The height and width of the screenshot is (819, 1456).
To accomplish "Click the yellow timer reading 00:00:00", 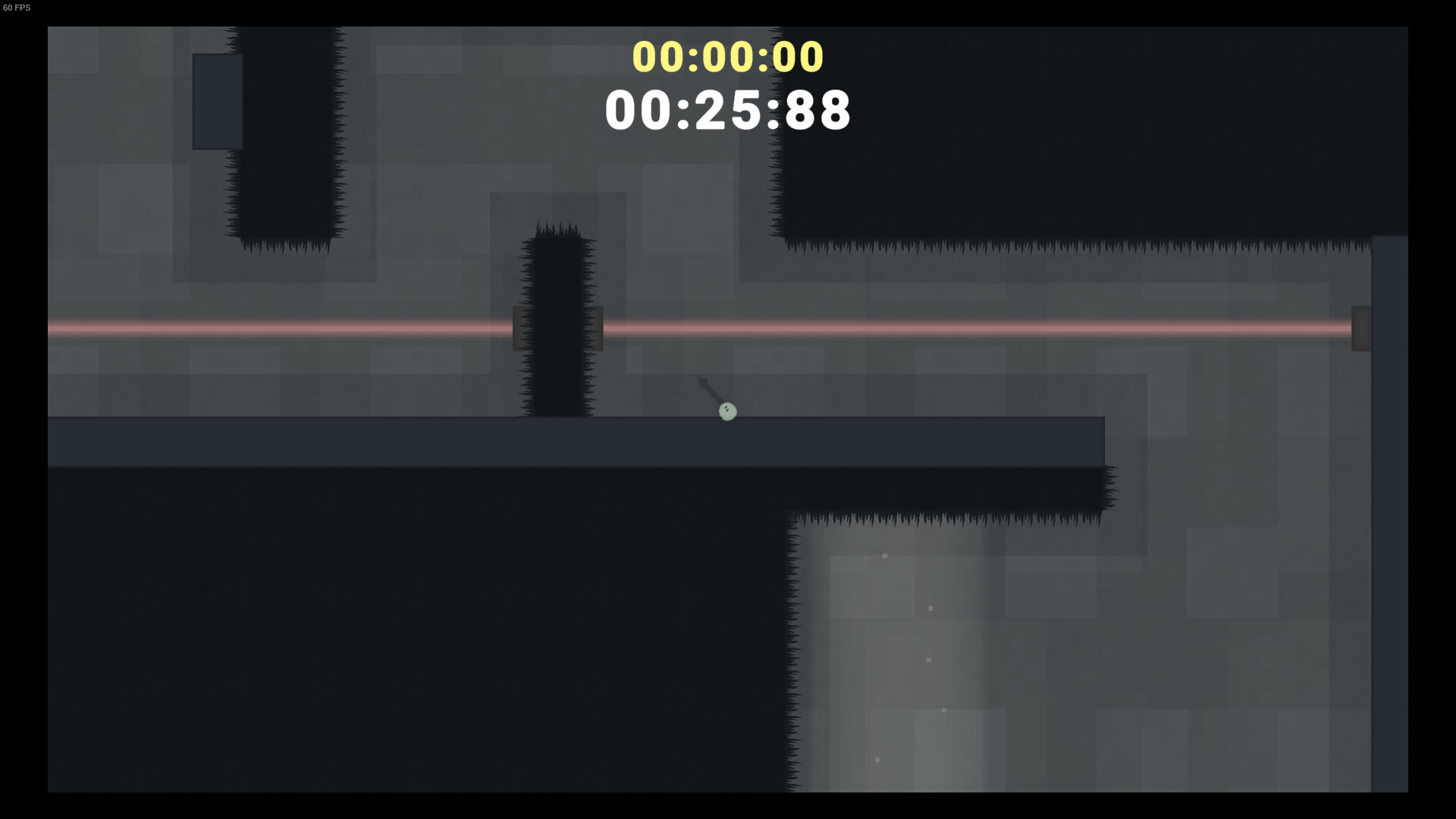I will (x=726, y=56).
